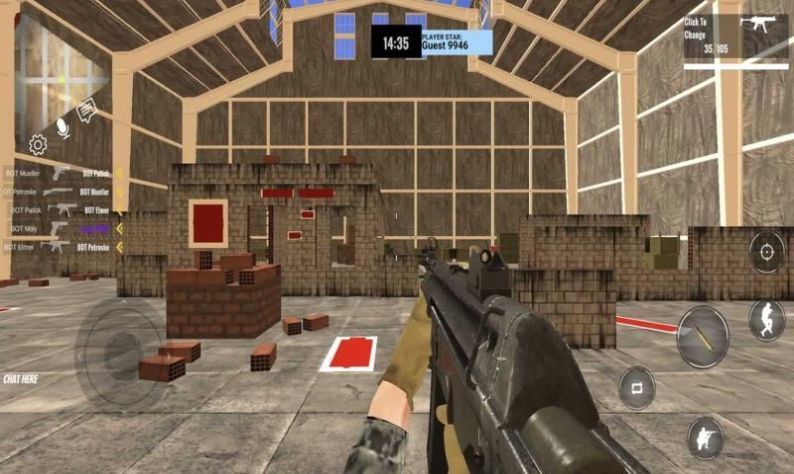Image resolution: width=794 pixels, height=474 pixels.
Task: Tap the crouch kneeling-soldier button
Action: (705, 437)
